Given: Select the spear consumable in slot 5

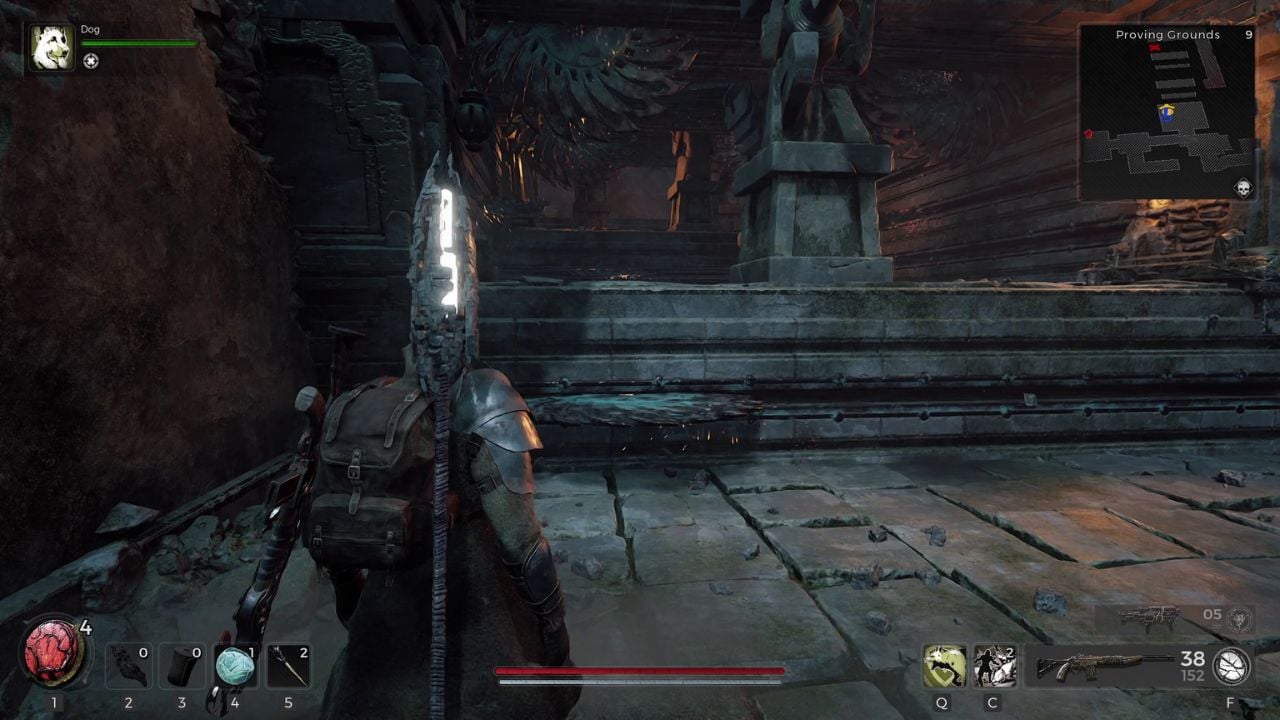Looking at the screenshot, I should 289,666.
